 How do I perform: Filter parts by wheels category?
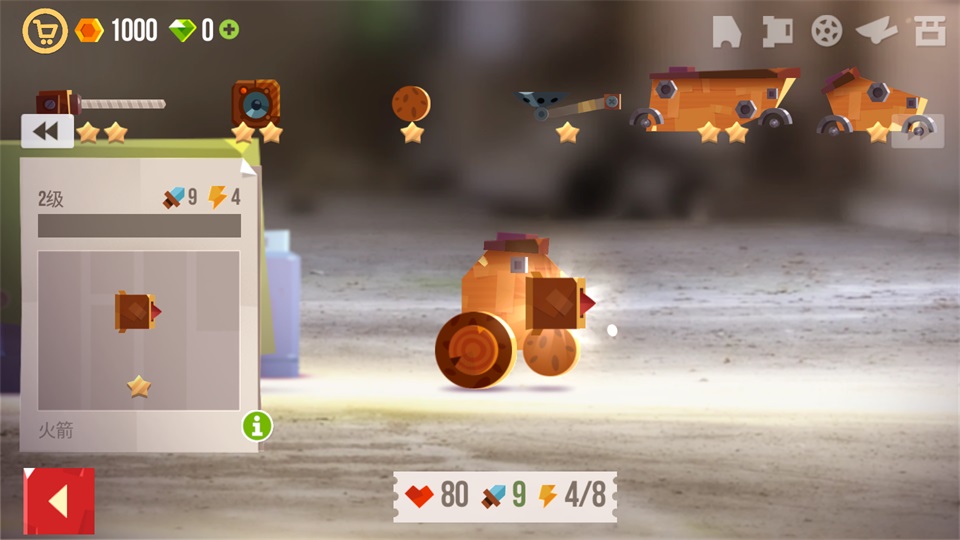pyautogui.click(x=826, y=32)
